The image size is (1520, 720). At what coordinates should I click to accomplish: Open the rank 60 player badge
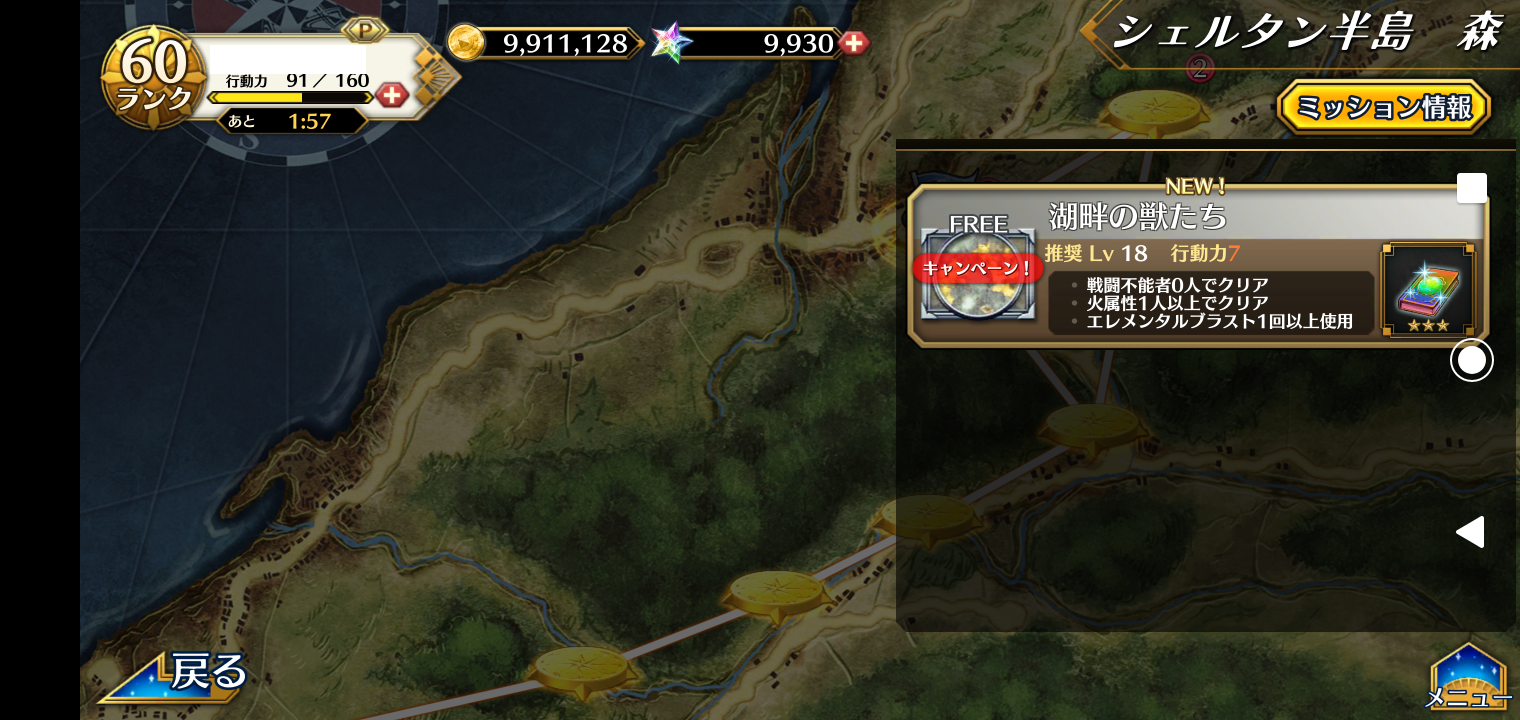[154, 78]
